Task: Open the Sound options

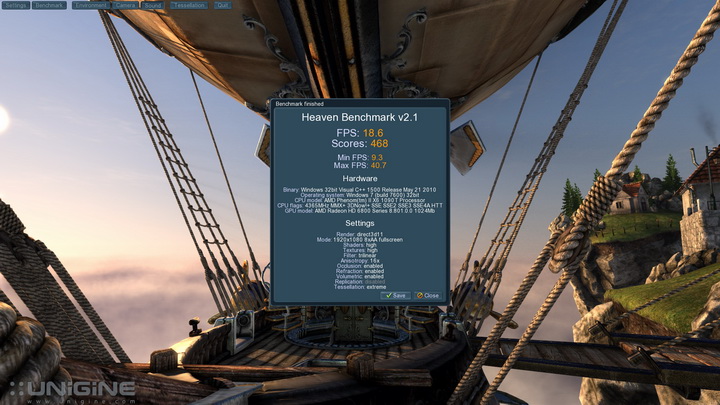Action: [154, 5]
